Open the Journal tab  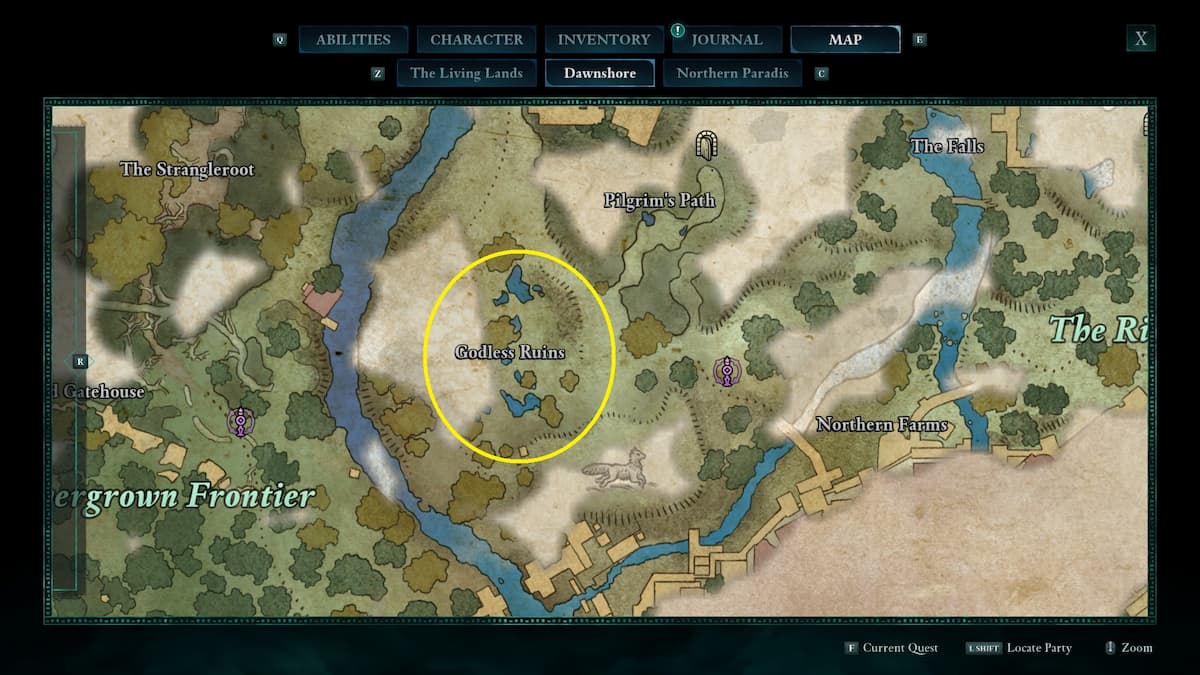[726, 40]
